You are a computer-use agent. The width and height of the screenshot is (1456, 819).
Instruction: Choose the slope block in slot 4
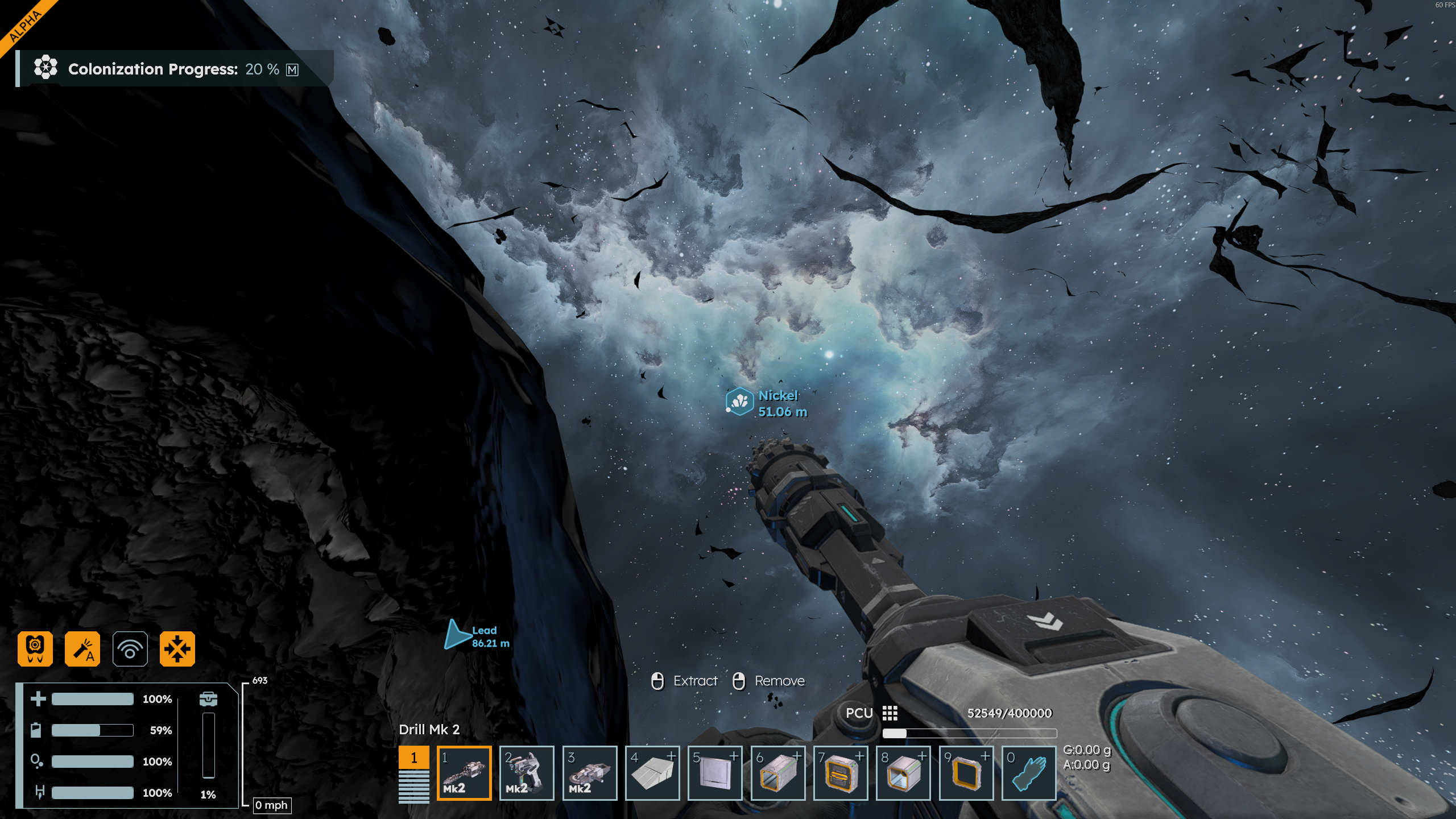(652, 772)
